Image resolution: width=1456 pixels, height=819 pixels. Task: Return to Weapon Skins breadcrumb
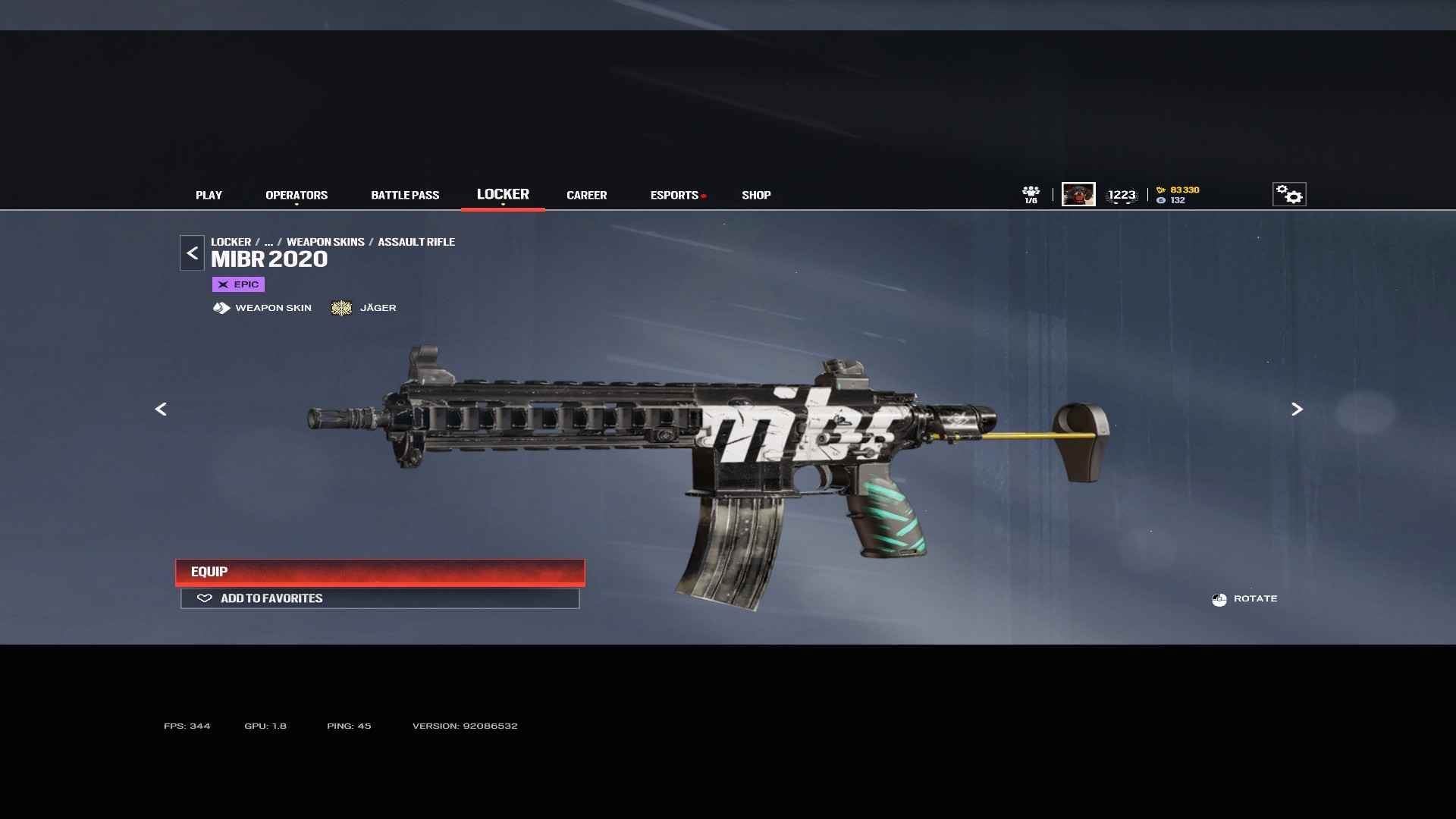tap(325, 242)
